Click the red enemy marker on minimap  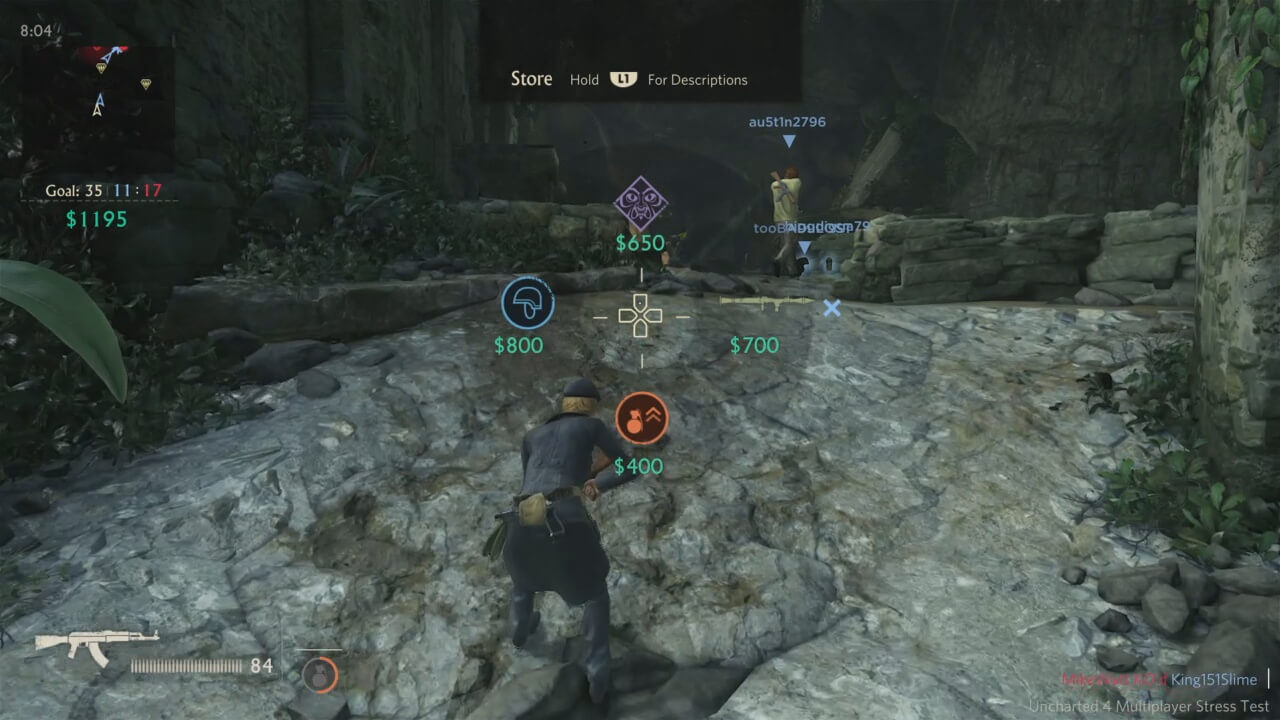95,48
